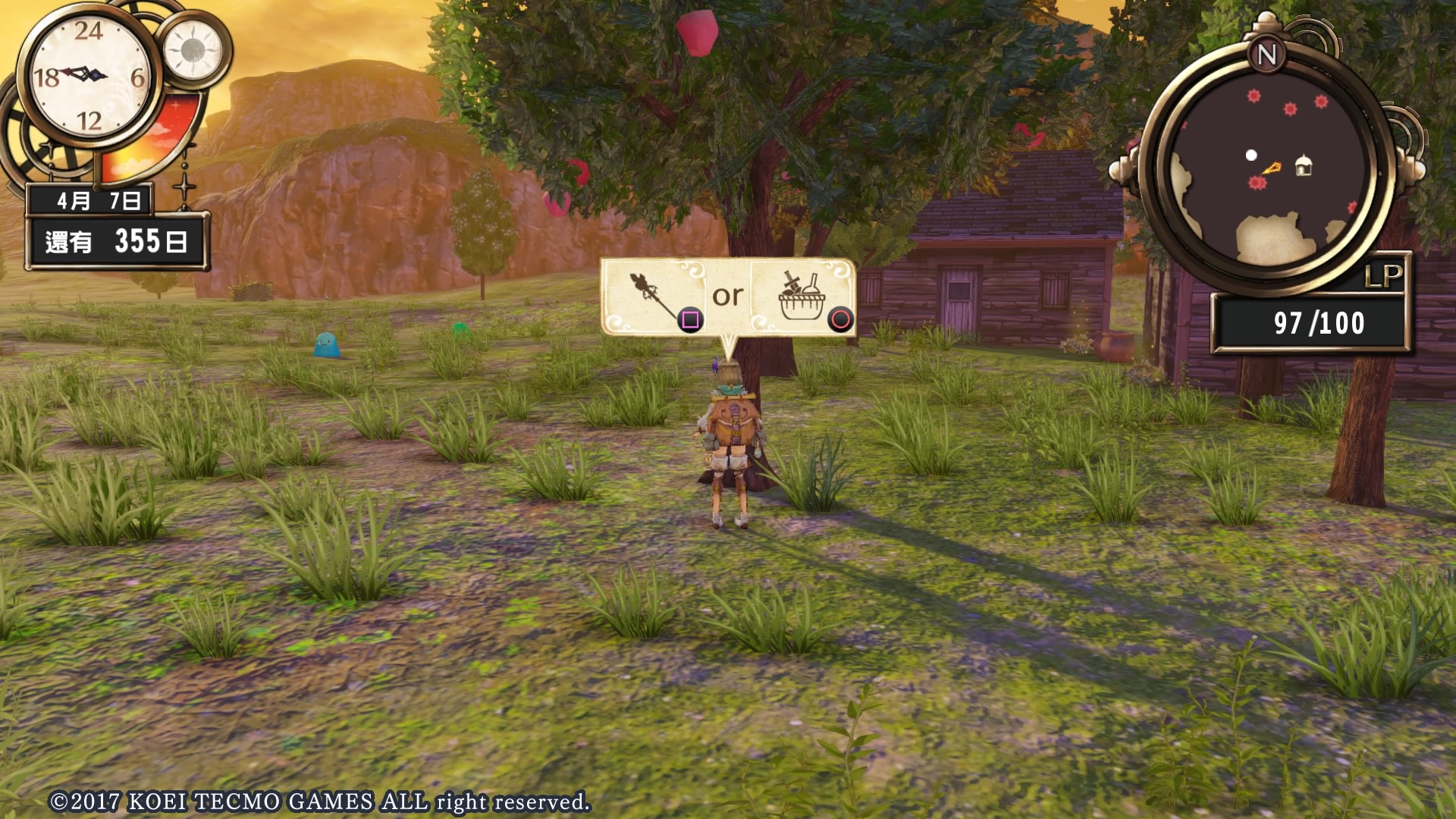This screenshot has width=1456, height=819.
Task: Select the house marker on the minimap
Action: tap(1303, 166)
